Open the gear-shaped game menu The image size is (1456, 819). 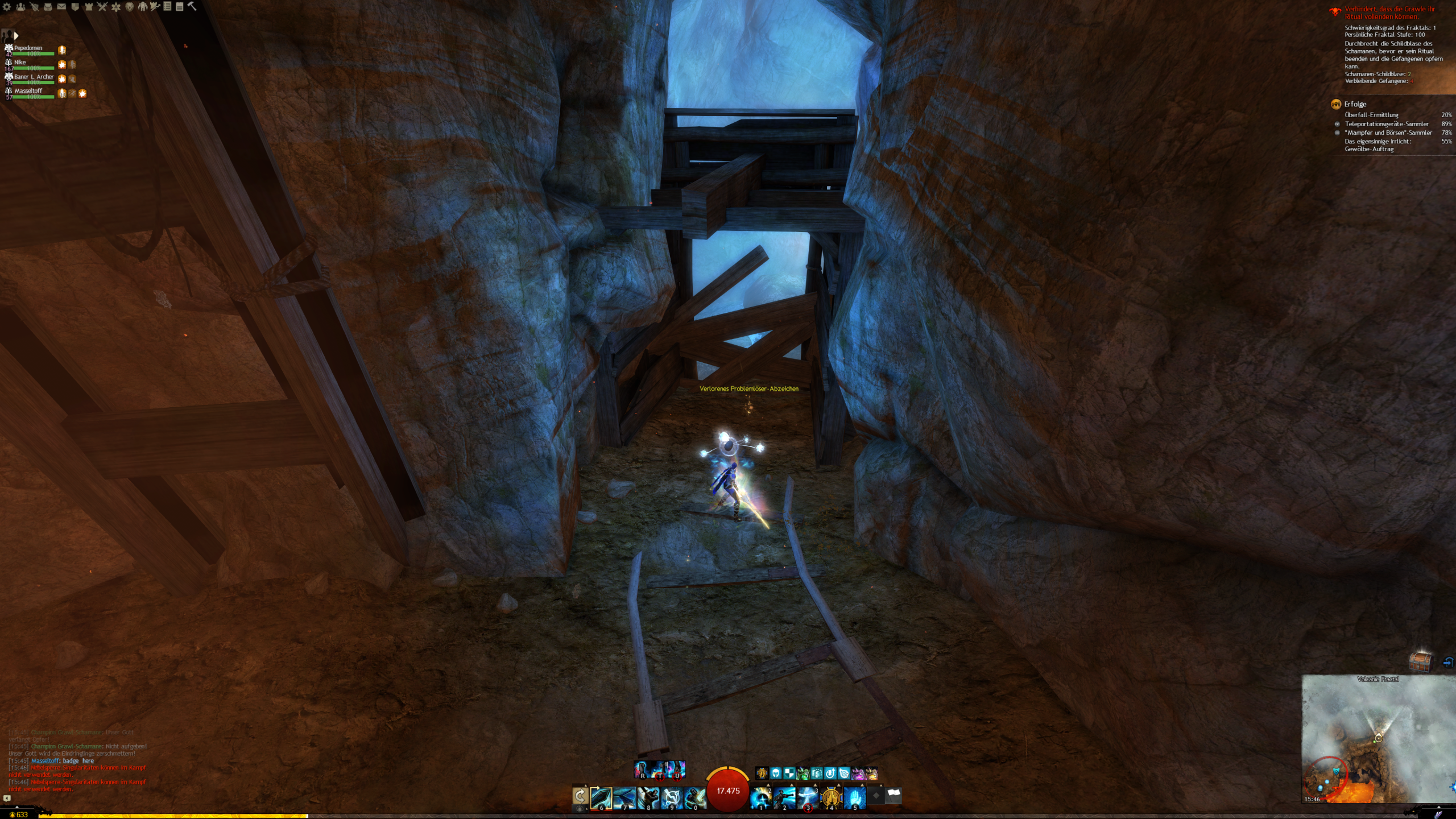7,7
